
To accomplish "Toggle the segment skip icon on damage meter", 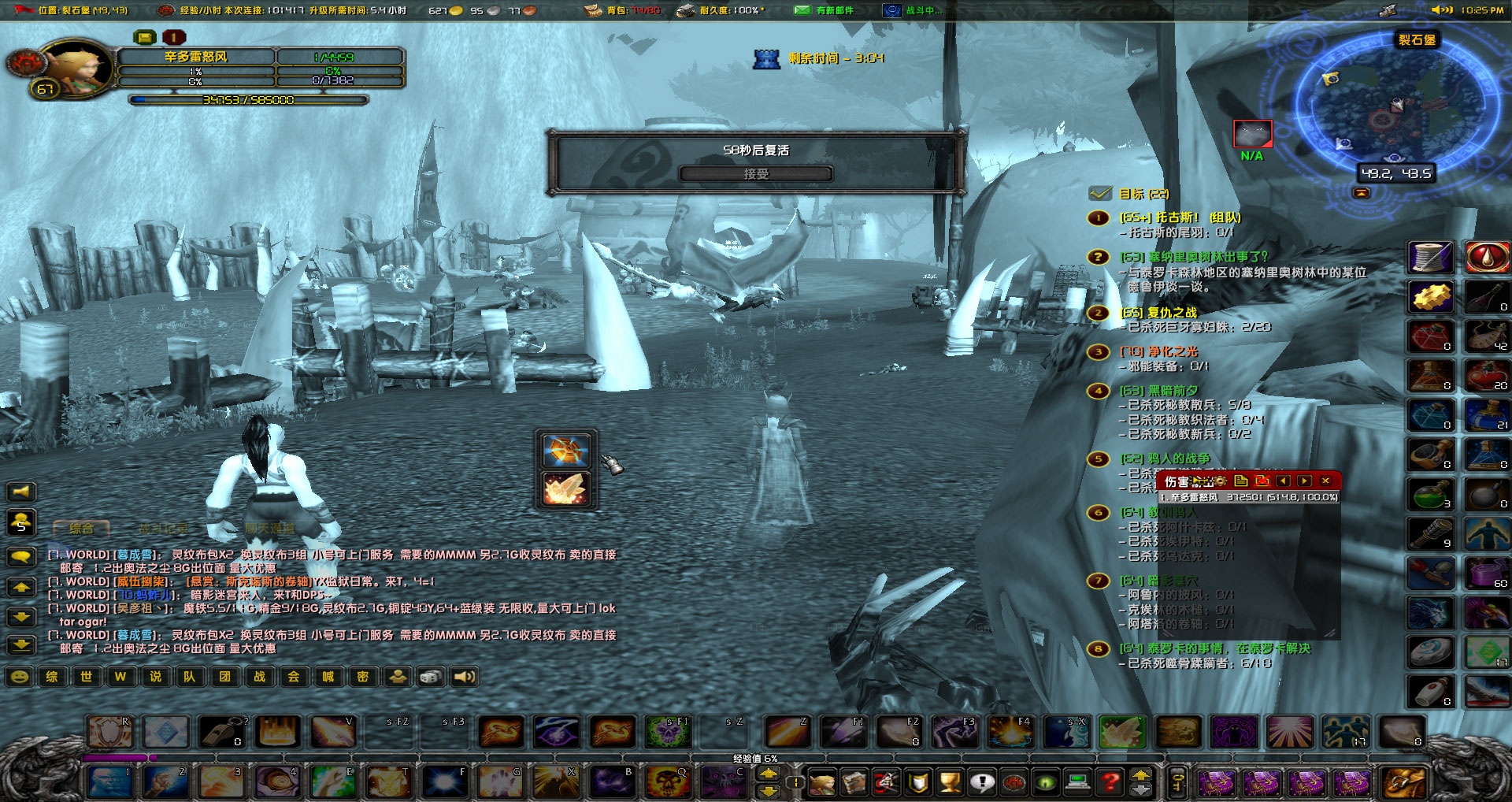I will tap(1264, 481).
